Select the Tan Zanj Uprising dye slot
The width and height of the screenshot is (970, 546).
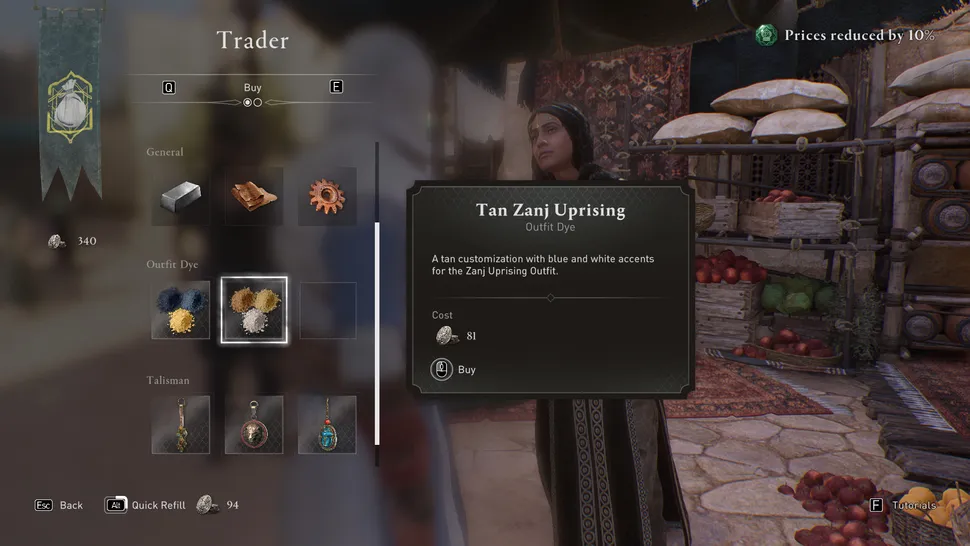254,310
